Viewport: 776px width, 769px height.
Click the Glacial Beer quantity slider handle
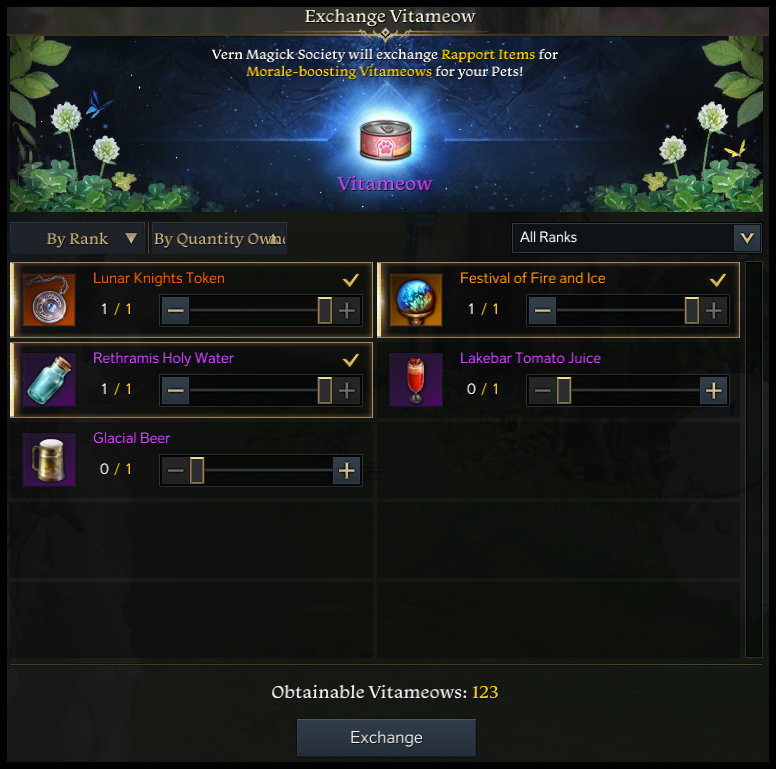[197, 471]
